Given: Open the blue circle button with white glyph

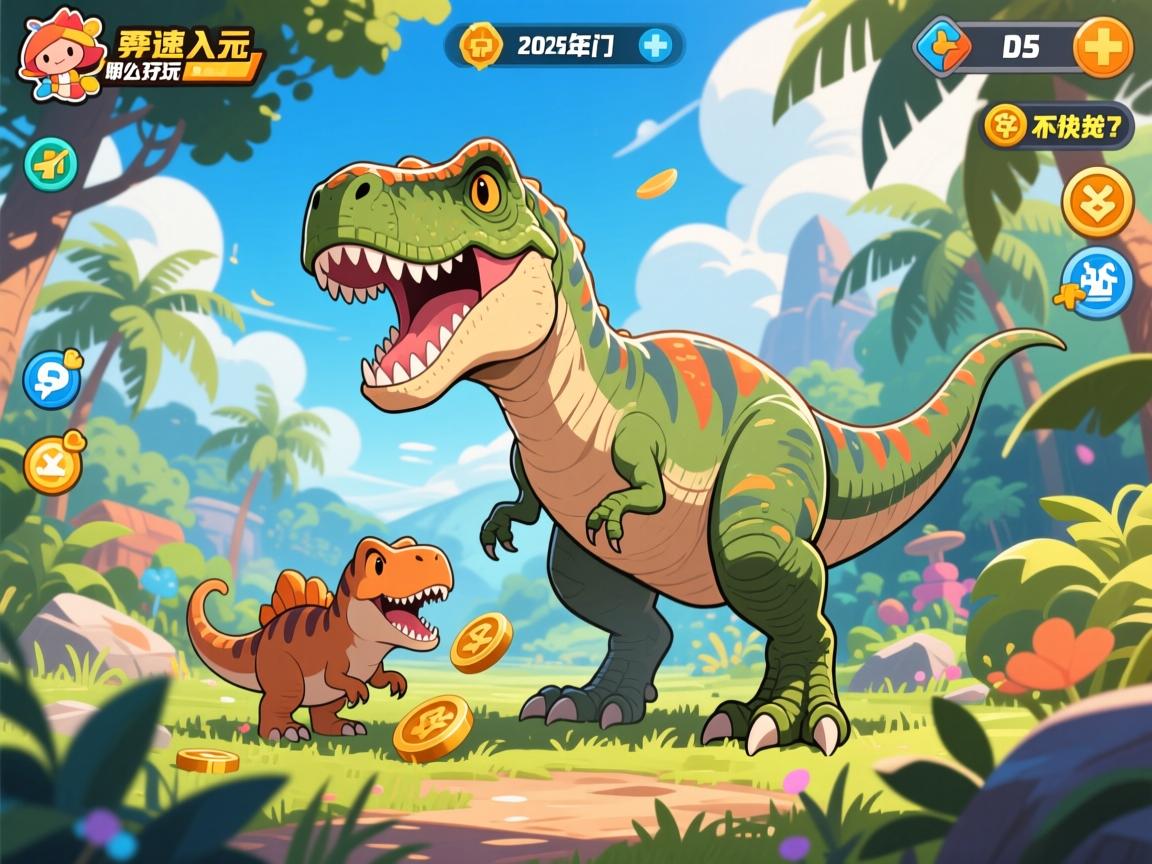Looking at the screenshot, I should [x=1097, y=281].
